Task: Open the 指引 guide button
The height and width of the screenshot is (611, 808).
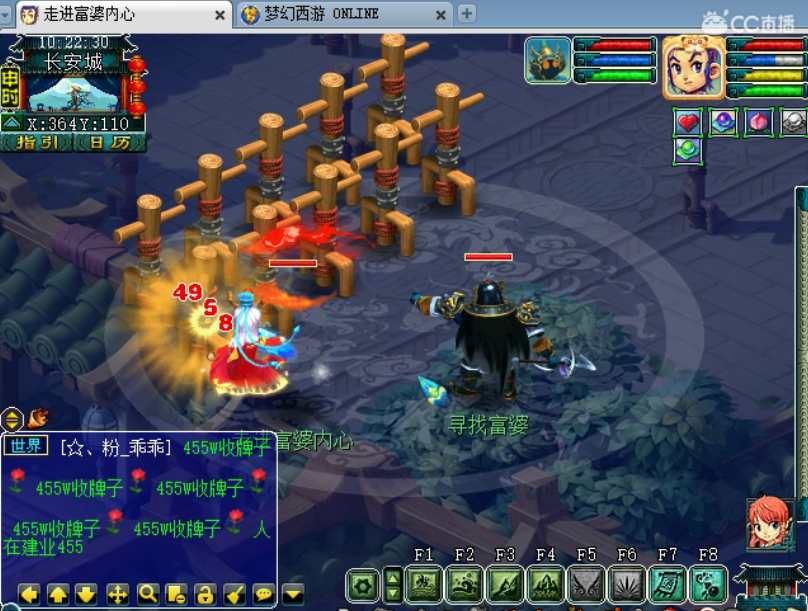Action: tap(40, 142)
